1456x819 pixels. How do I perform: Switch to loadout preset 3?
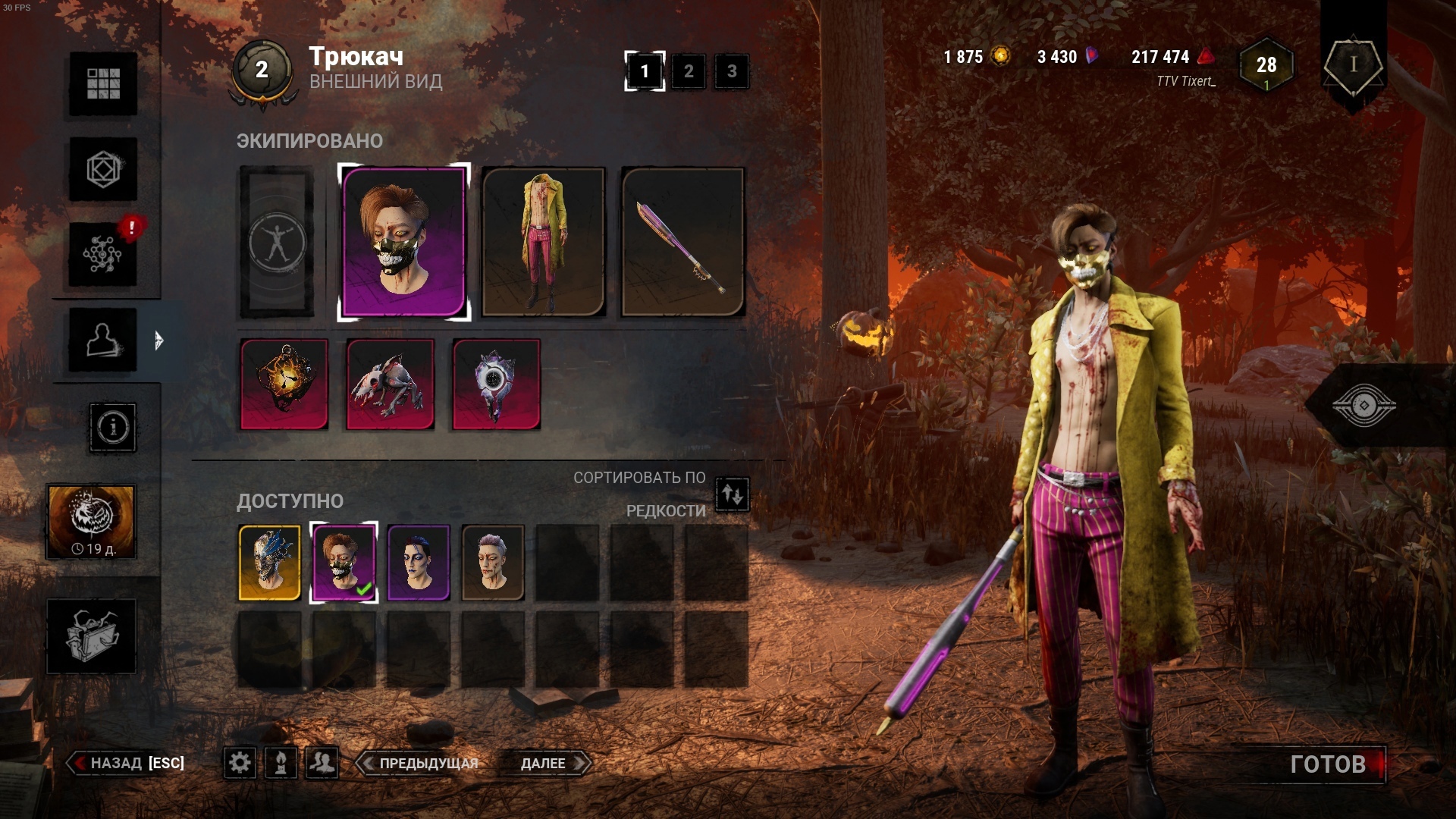(x=732, y=71)
